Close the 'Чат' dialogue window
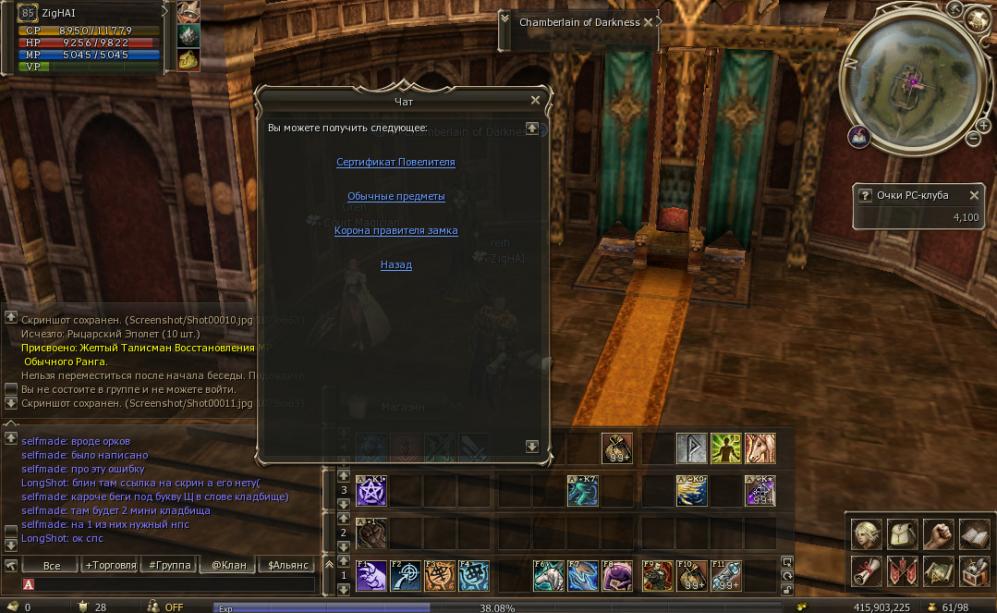 click(x=535, y=100)
